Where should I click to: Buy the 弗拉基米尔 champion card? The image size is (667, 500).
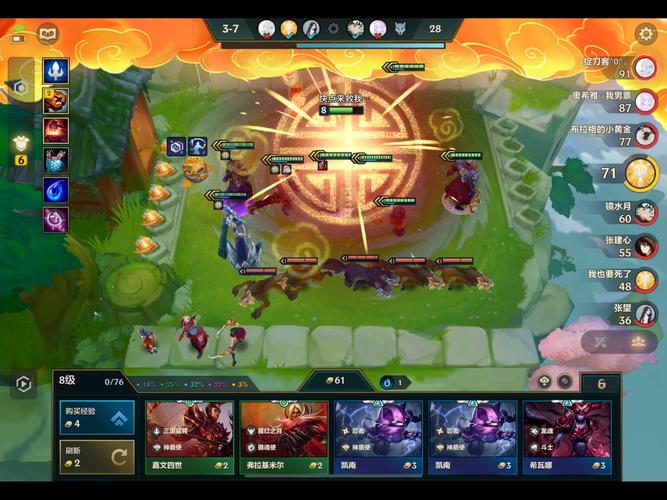pos(284,437)
